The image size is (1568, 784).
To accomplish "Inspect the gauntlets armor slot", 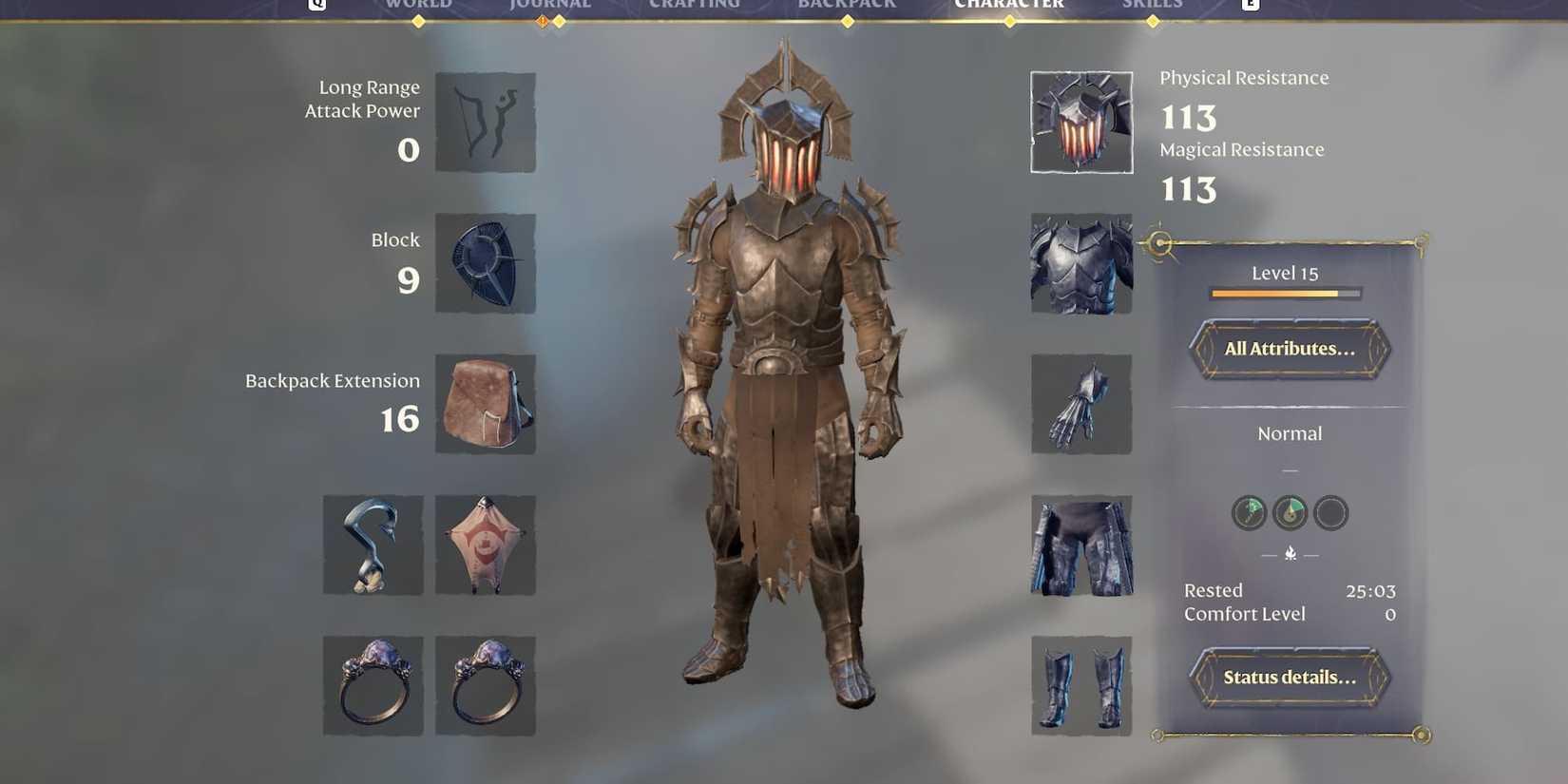I will point(1080,404).
